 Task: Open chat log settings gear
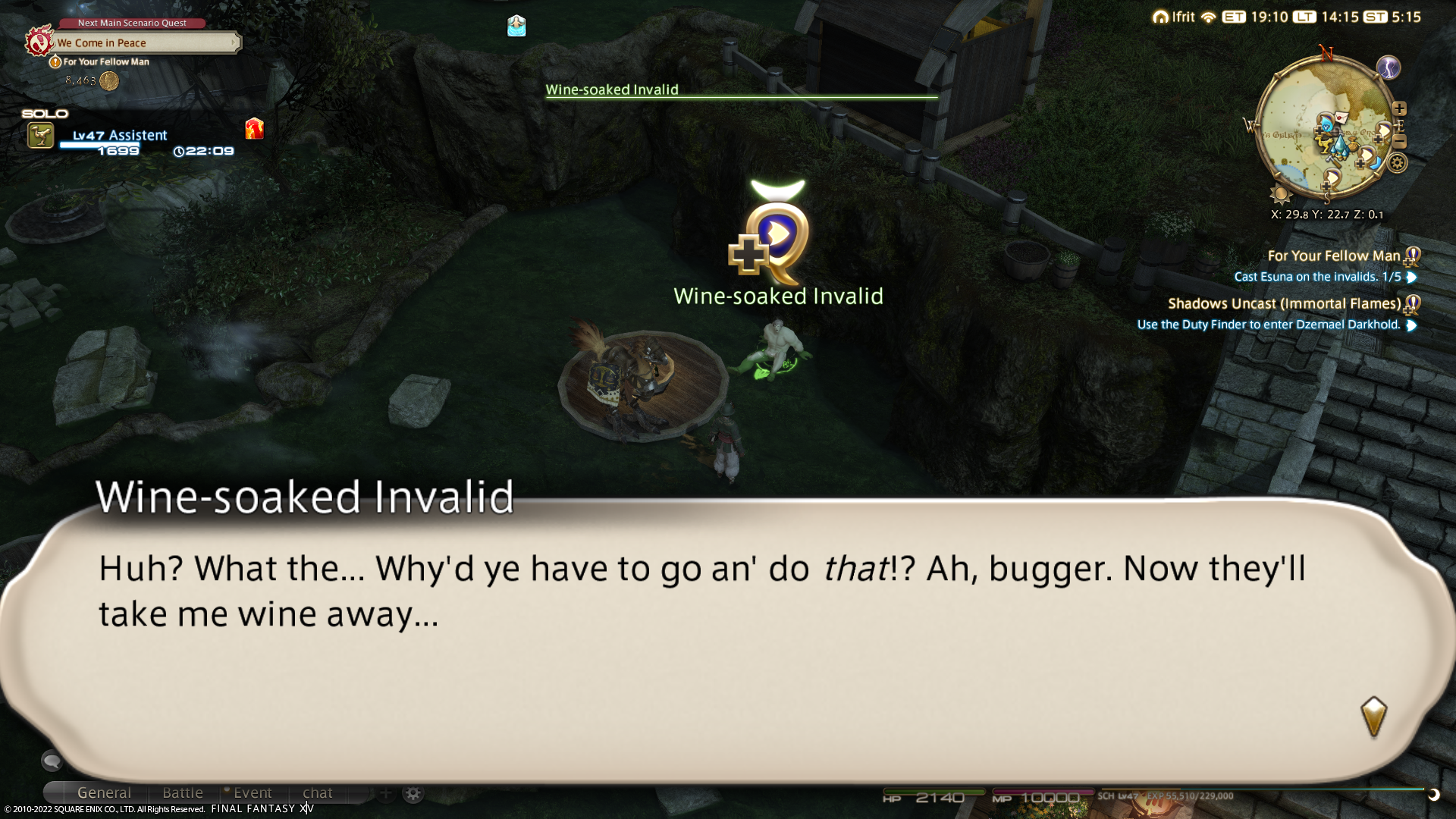point(413,793)
